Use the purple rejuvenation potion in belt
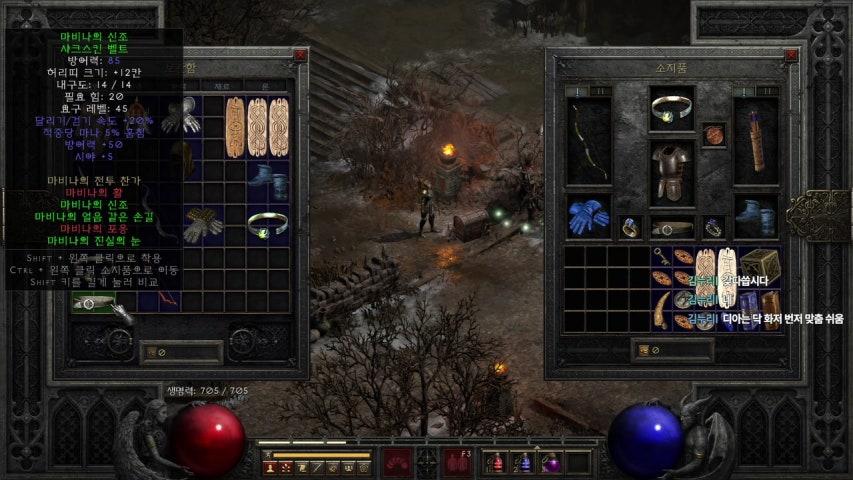 [x=550, y=462]
